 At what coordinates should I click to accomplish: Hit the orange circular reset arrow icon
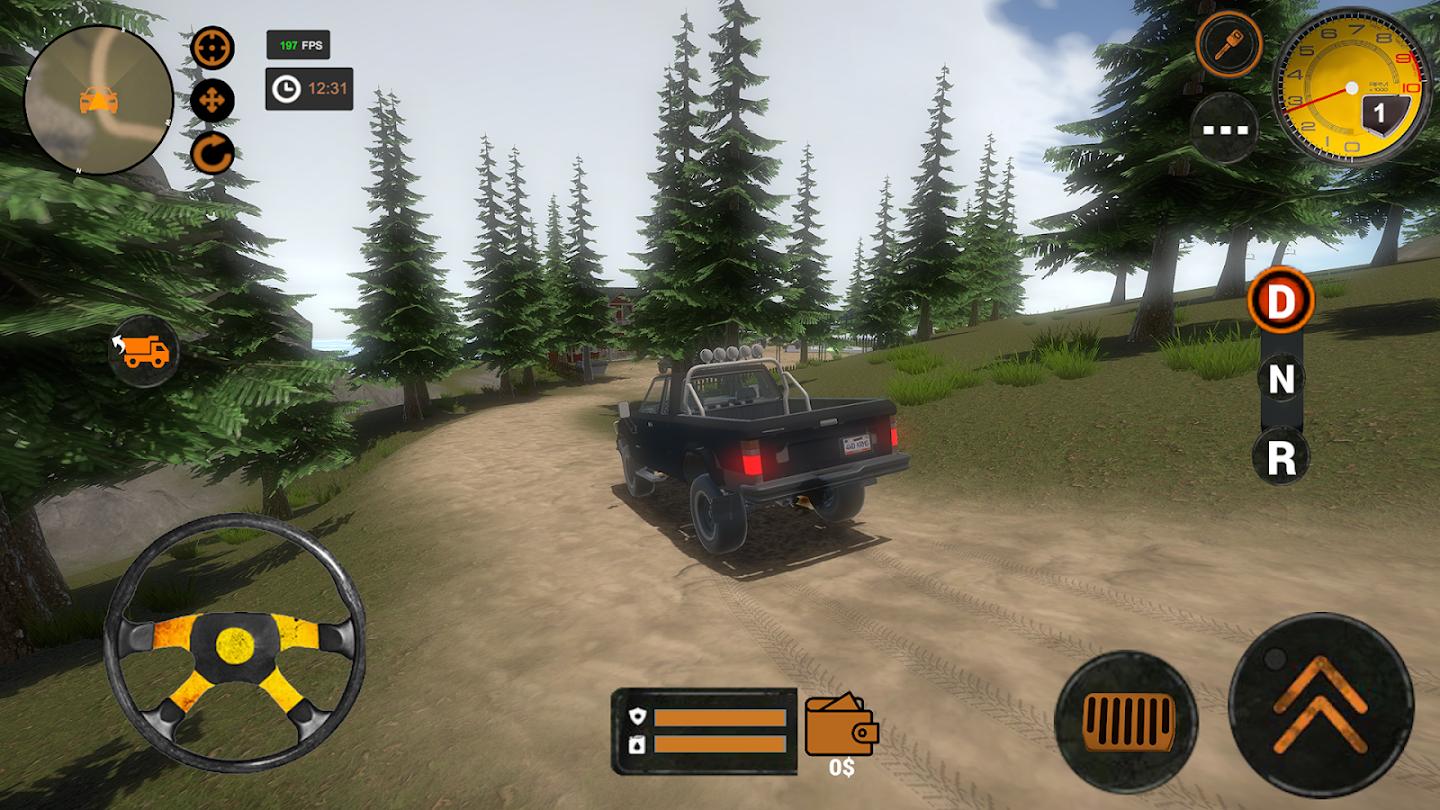click(x=212, y=154)
